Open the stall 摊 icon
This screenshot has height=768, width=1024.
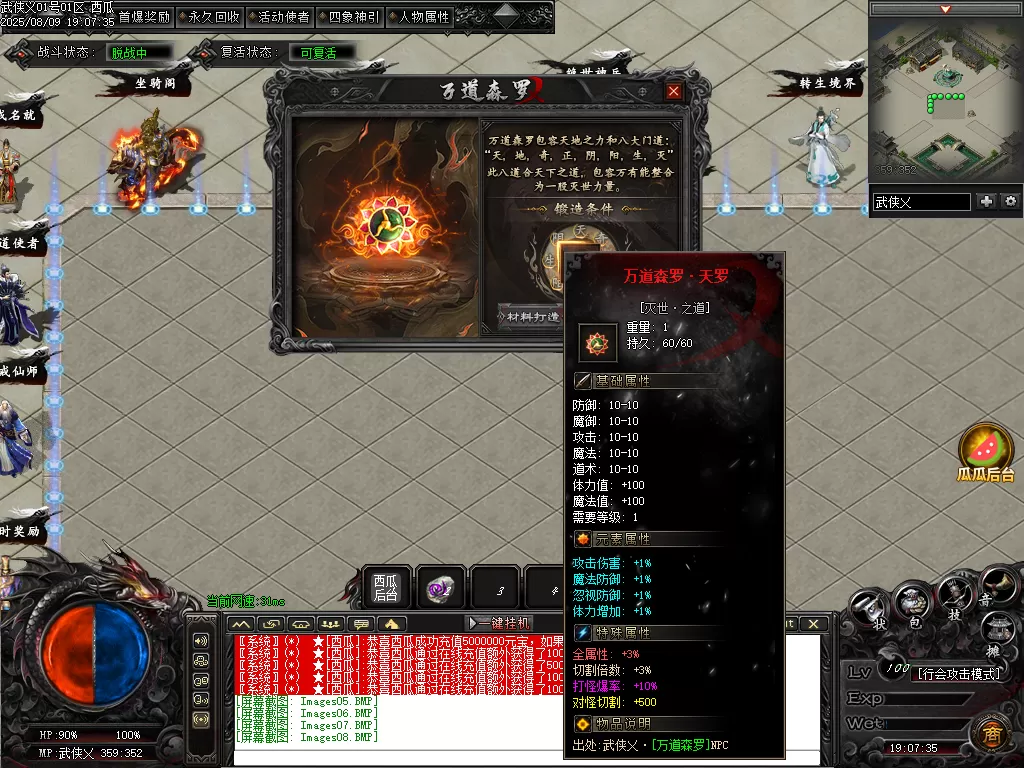(996, 631)
